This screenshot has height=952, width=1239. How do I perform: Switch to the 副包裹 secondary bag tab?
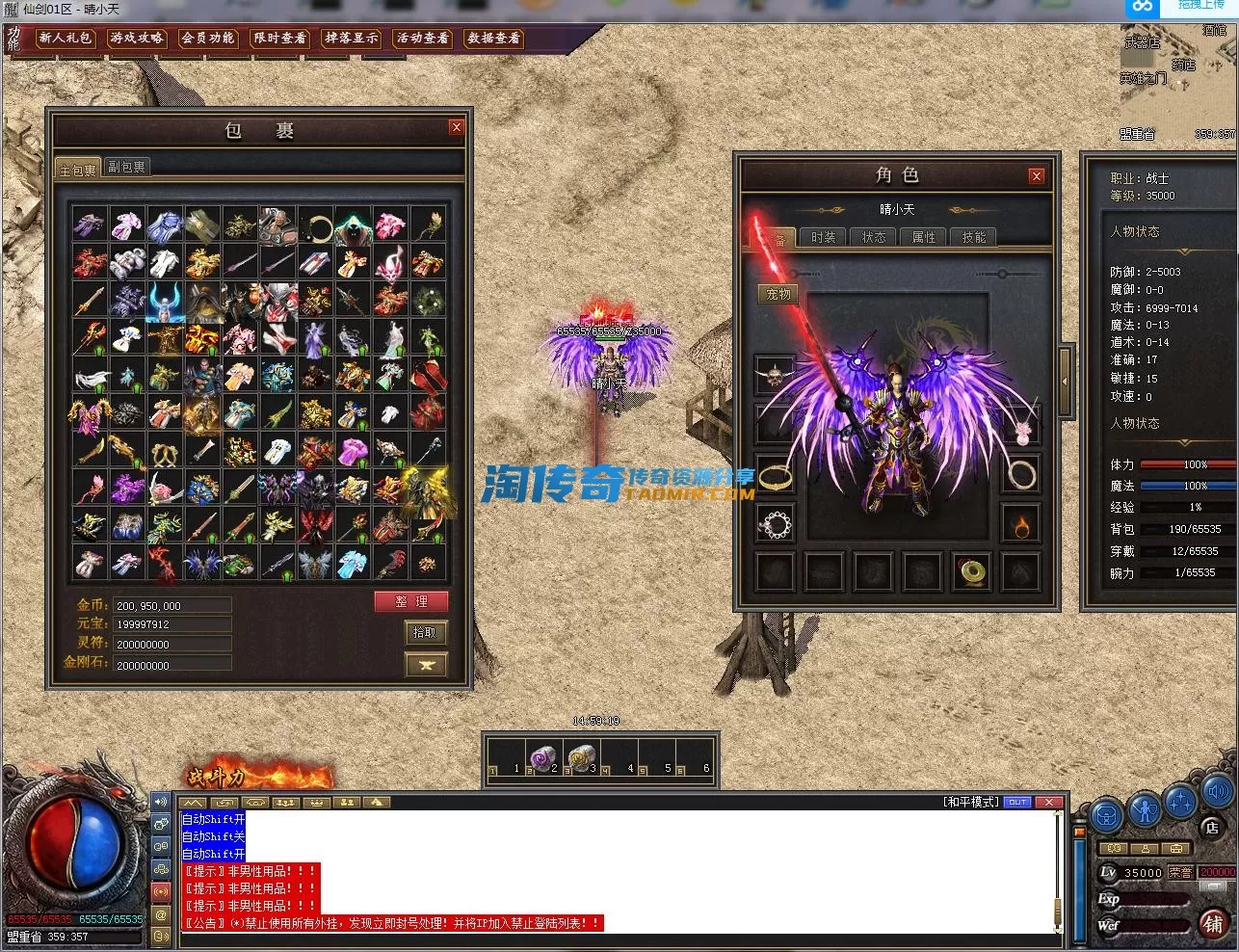point(127,168)
